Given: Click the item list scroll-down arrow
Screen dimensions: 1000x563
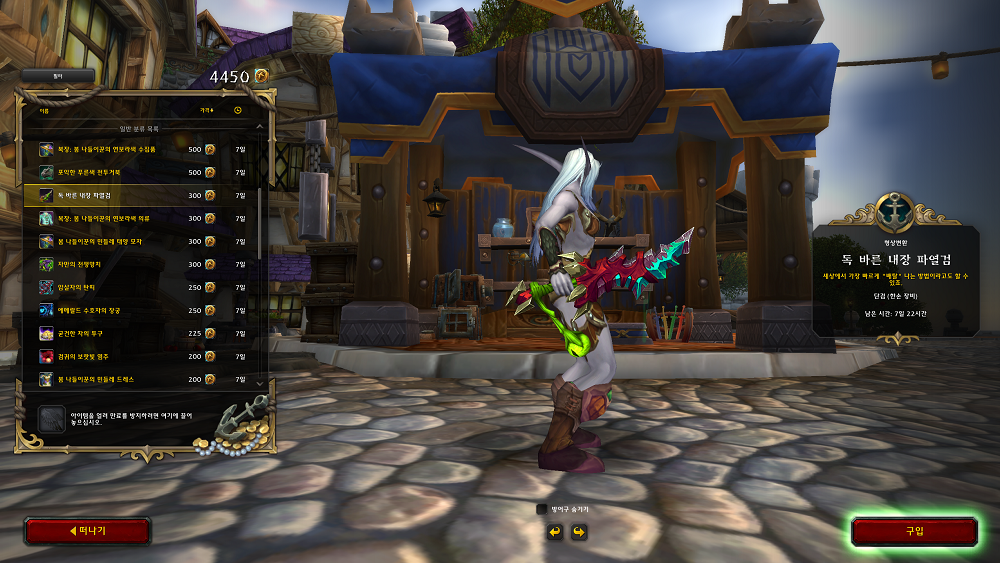Looking at the screenshot, I should click(x=262, y=382).
